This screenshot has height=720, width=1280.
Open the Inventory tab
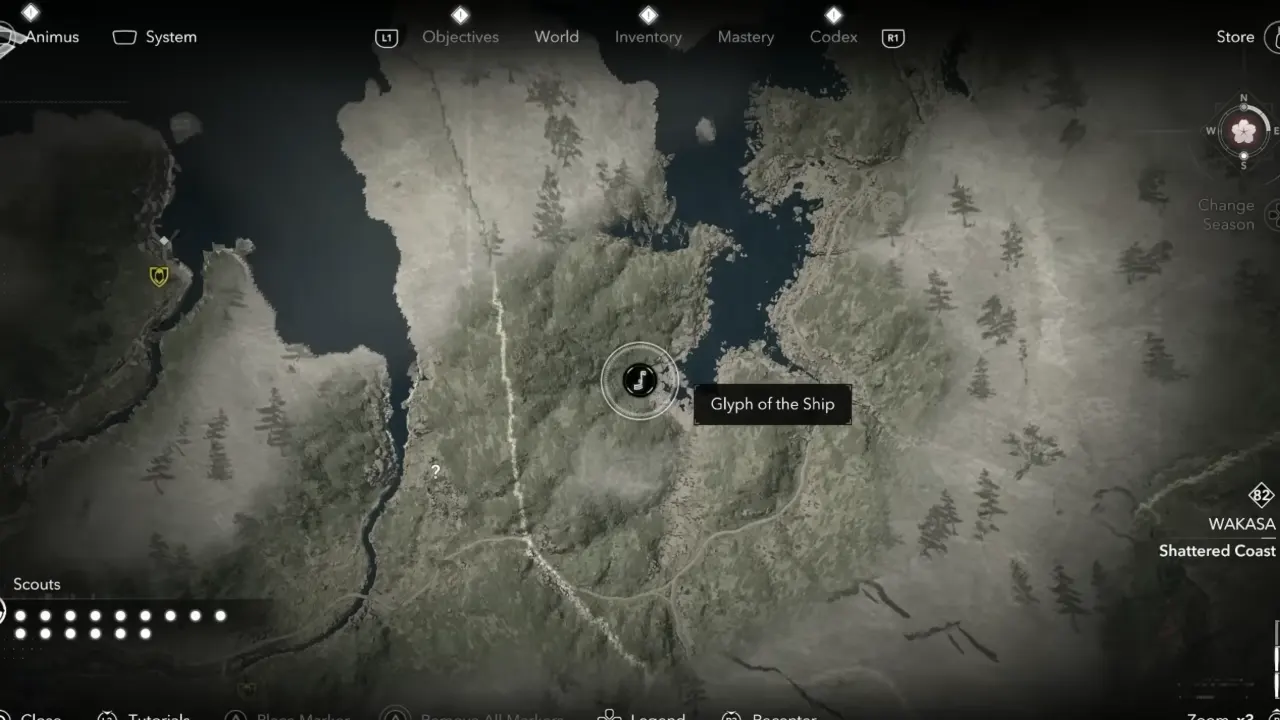pyautogui.click(x=648, y=37)
